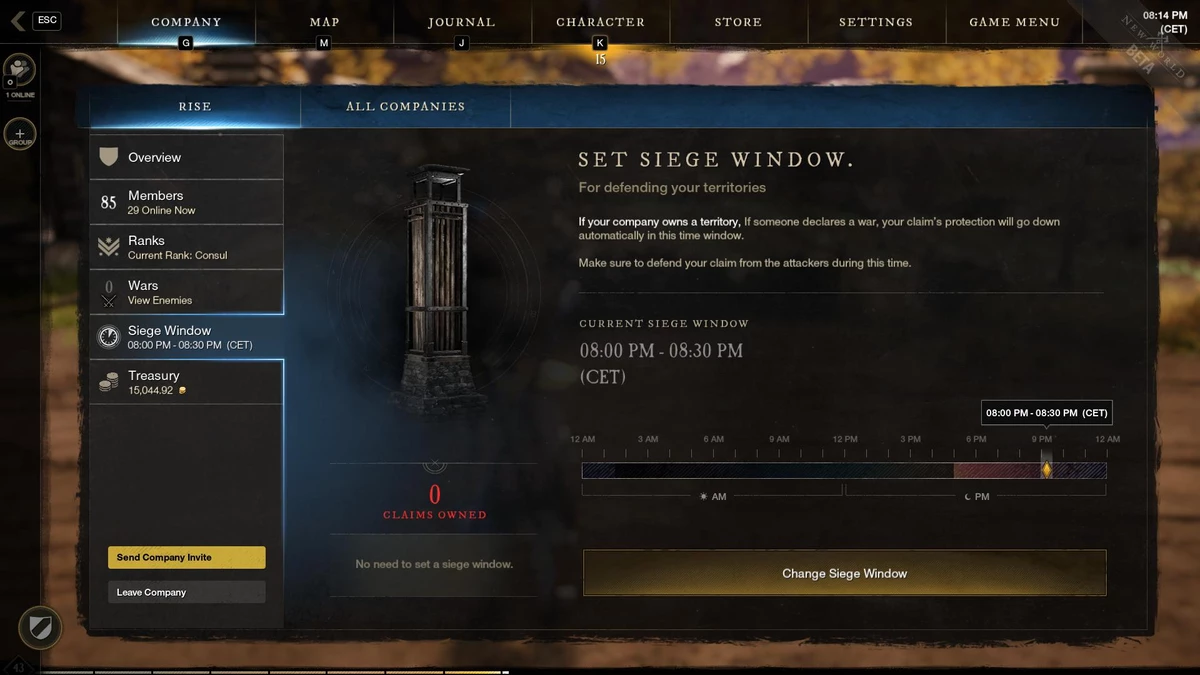1200x675 pixels.
Task: View the company Members list
Action: 187,202
